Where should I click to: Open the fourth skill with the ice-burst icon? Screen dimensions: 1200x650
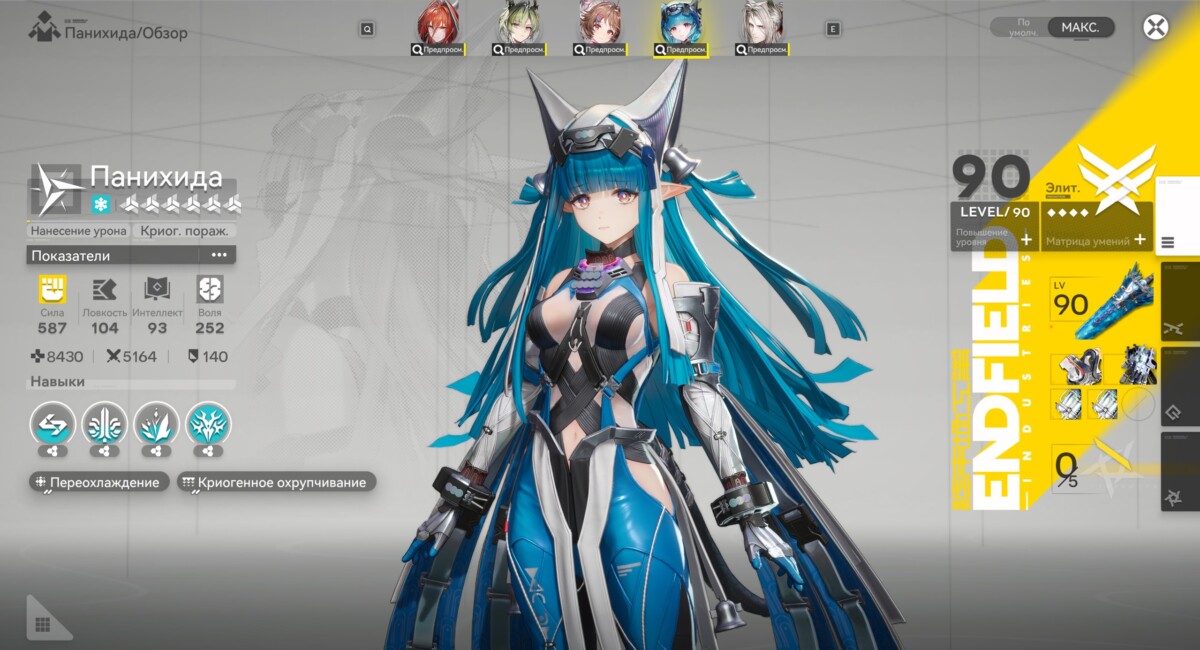pyautogui.click(x=208, y=423)
